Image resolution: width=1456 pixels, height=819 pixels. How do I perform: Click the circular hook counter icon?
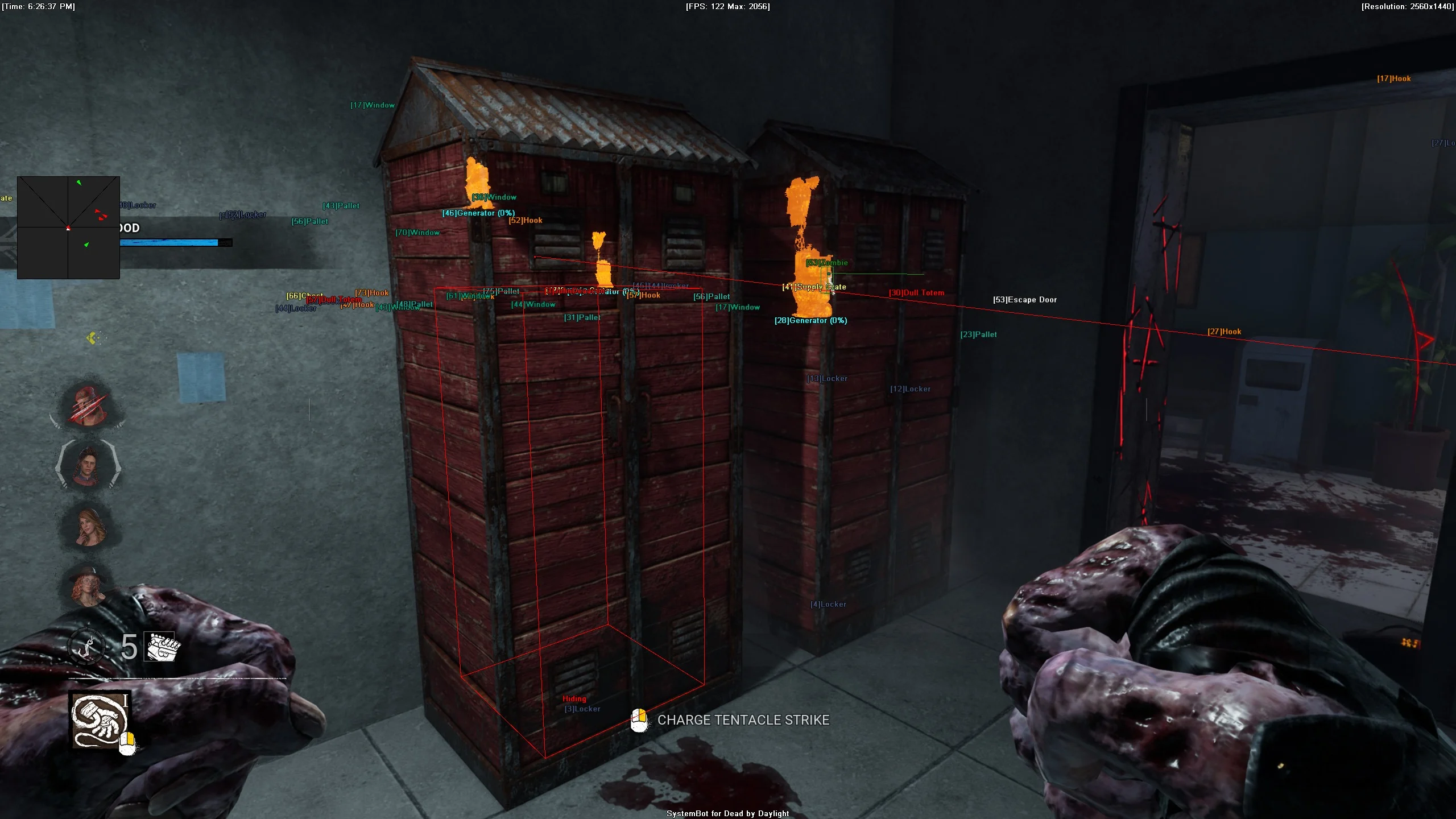[x=86, y=647]
